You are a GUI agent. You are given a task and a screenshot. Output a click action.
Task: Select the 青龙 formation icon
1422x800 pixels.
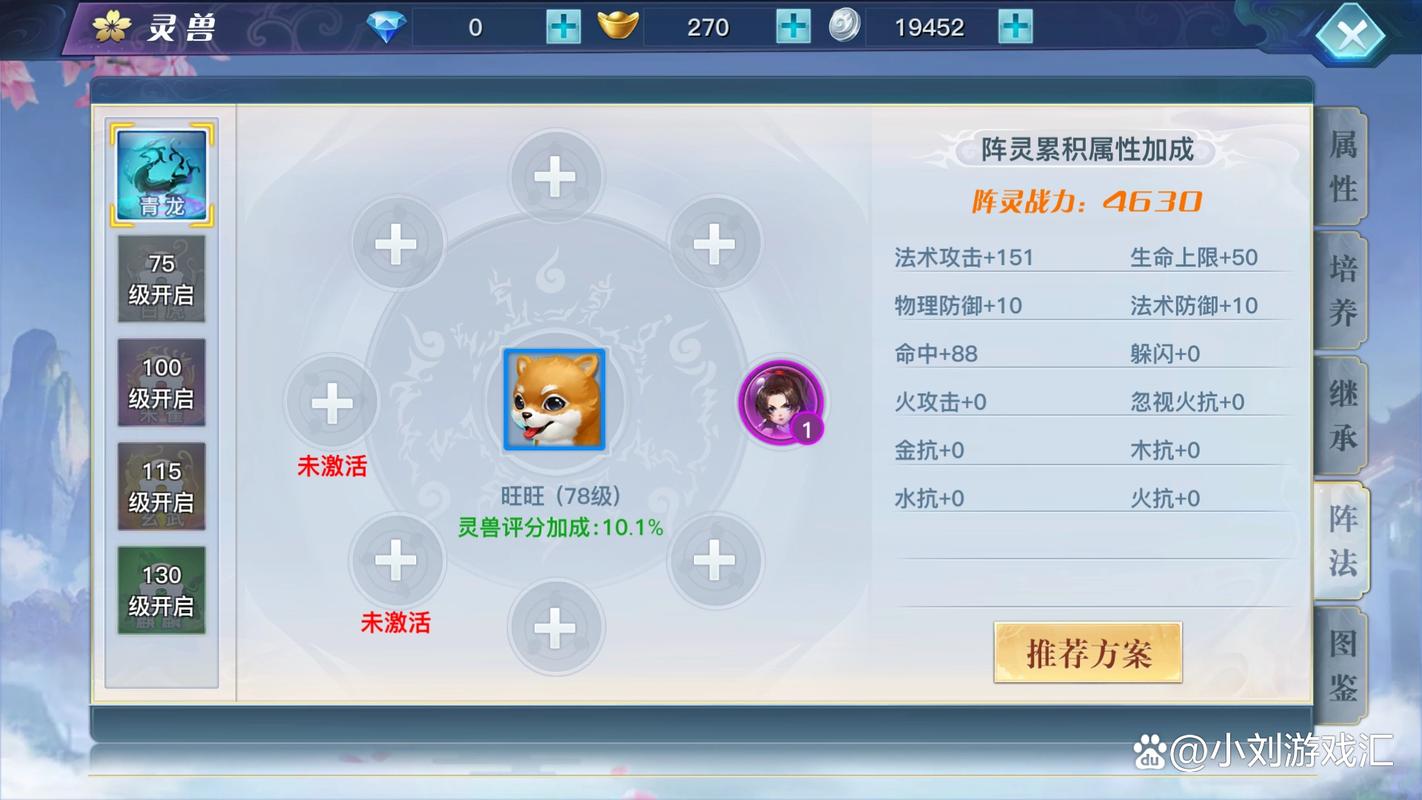tap(162, 172)
